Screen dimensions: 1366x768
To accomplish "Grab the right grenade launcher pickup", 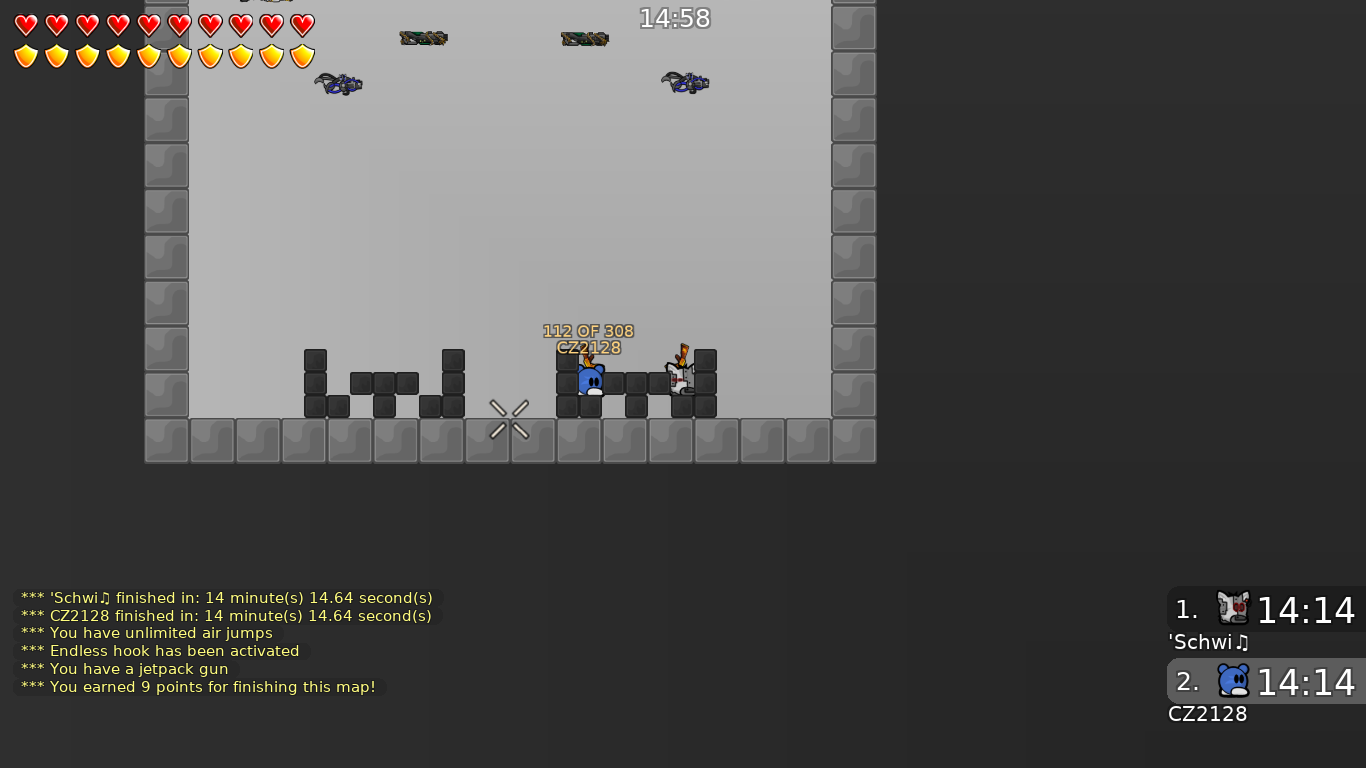I will [686, 83].
